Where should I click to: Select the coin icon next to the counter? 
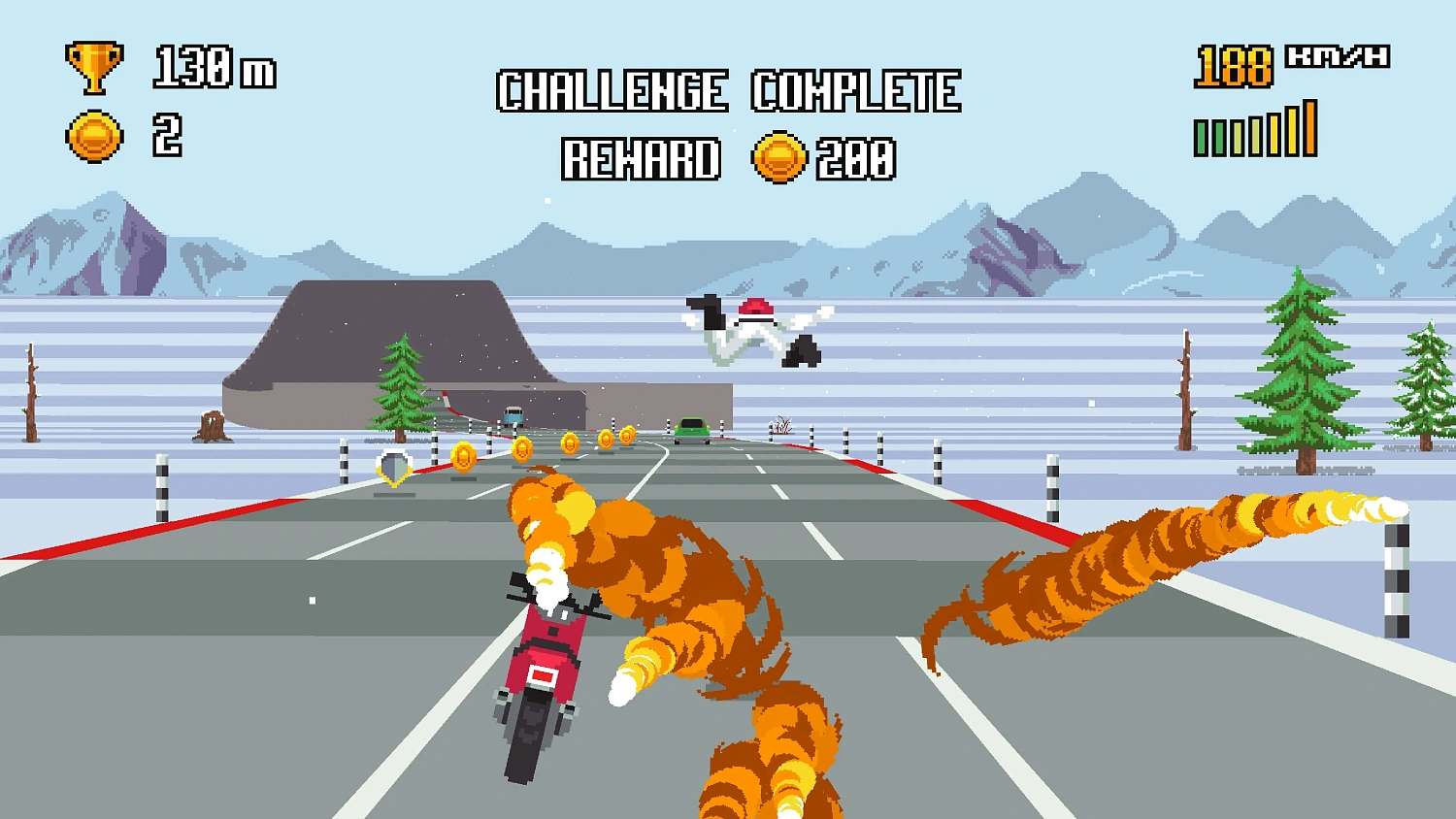pos(92,133)
